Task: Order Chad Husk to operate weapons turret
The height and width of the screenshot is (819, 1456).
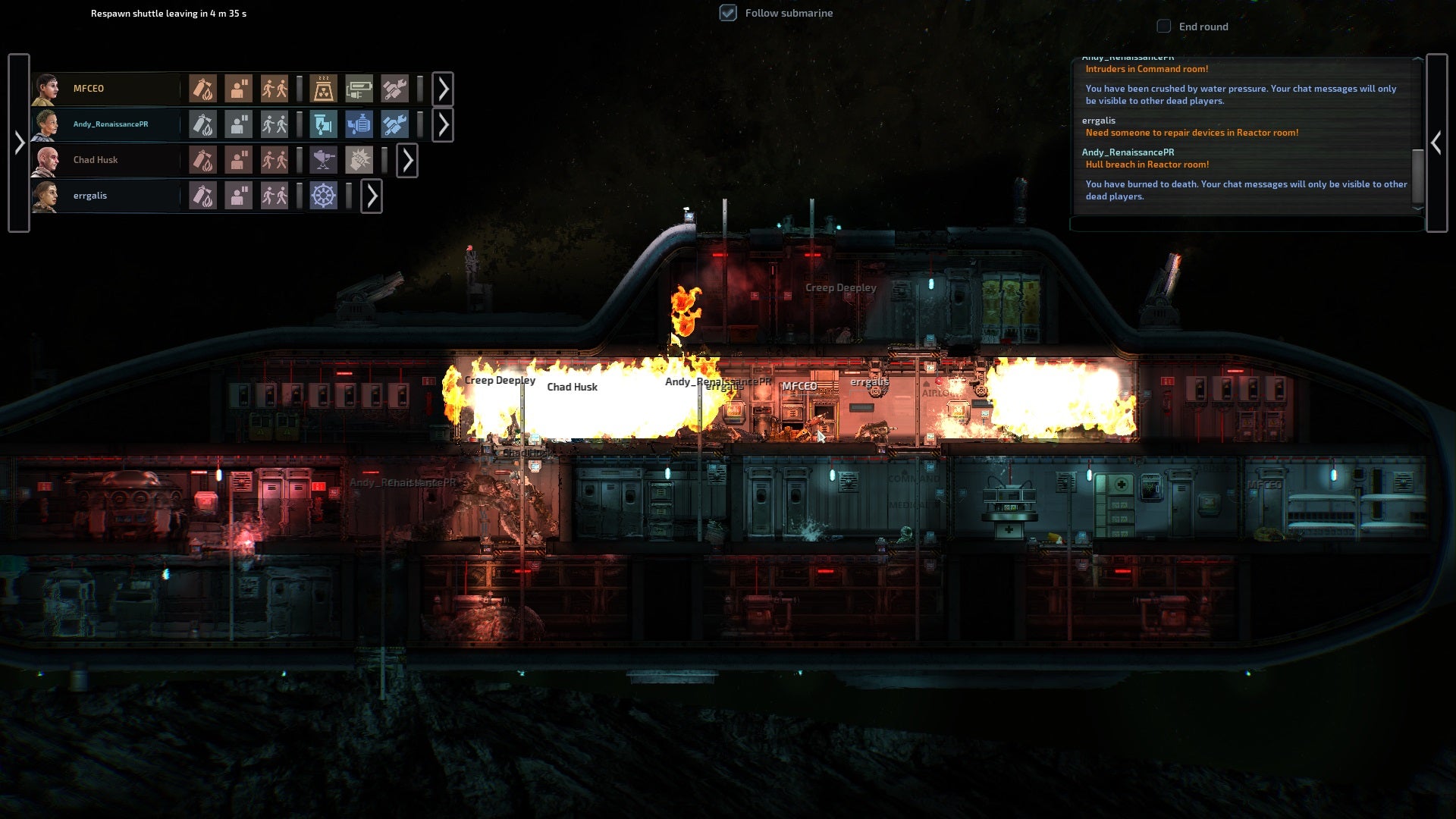Action: [323, 160]
